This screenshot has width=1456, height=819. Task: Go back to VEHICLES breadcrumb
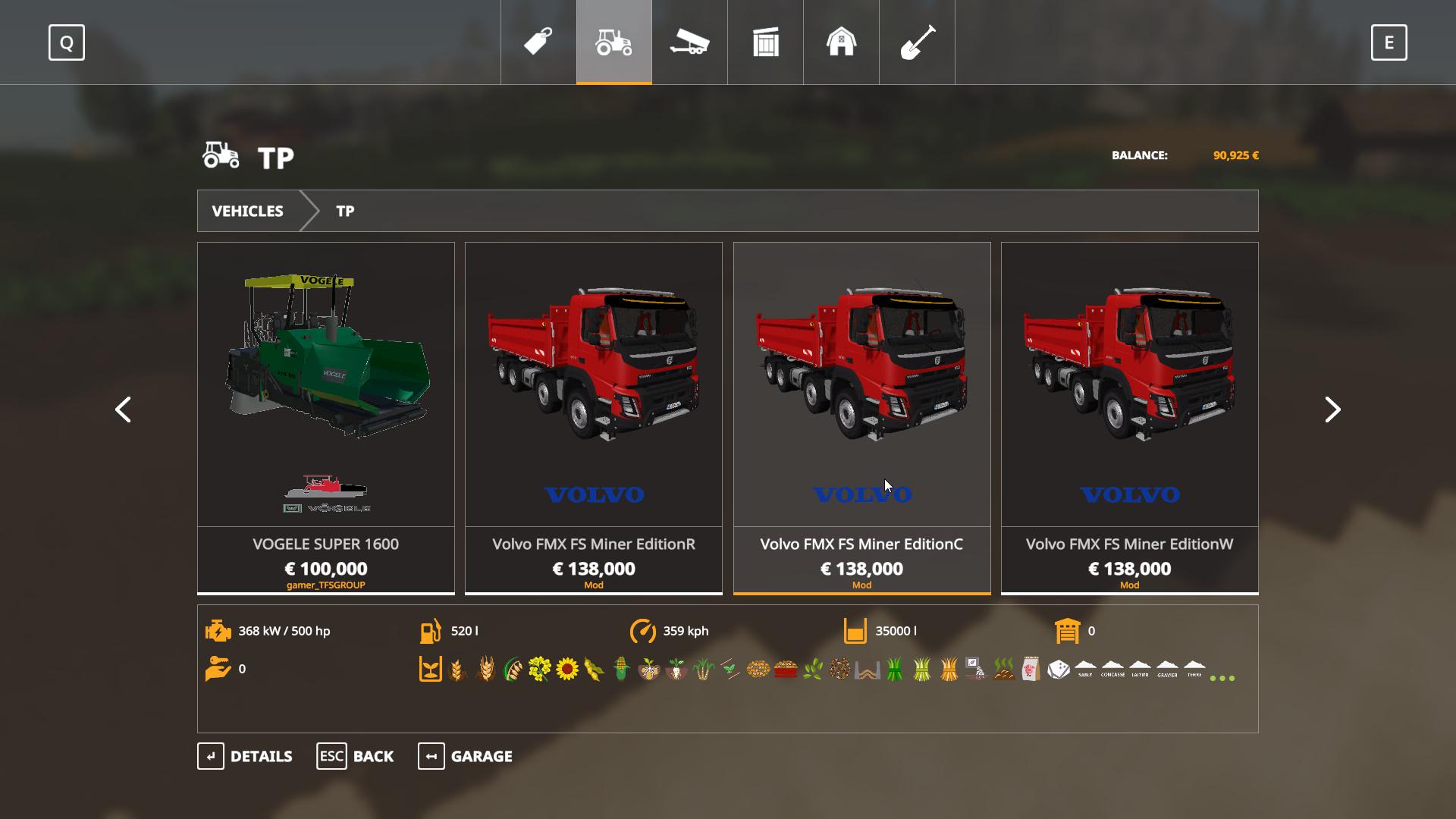pyautogui.click(x=248, y=211)
